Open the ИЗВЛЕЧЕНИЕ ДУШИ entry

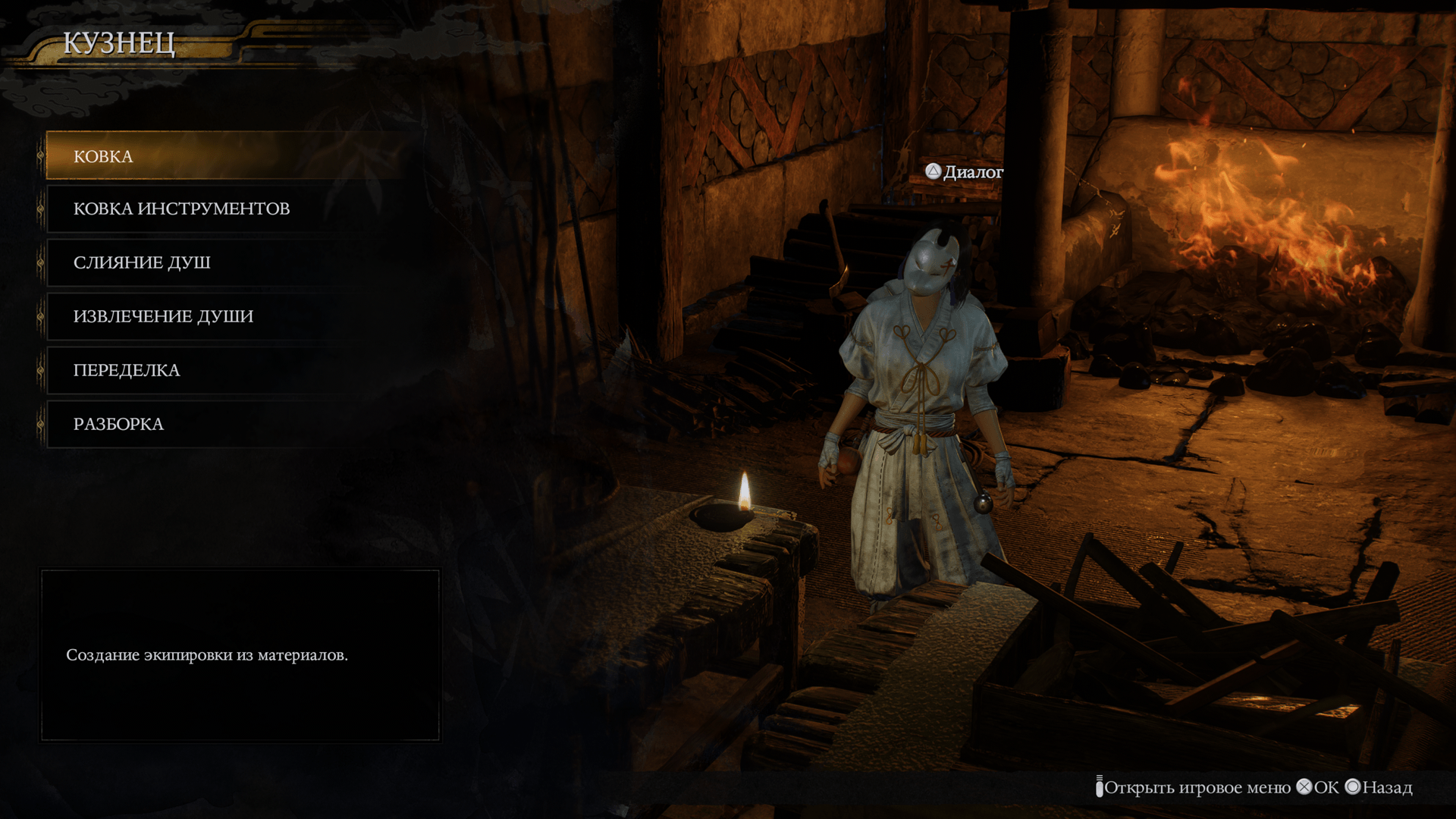point(163,316)
